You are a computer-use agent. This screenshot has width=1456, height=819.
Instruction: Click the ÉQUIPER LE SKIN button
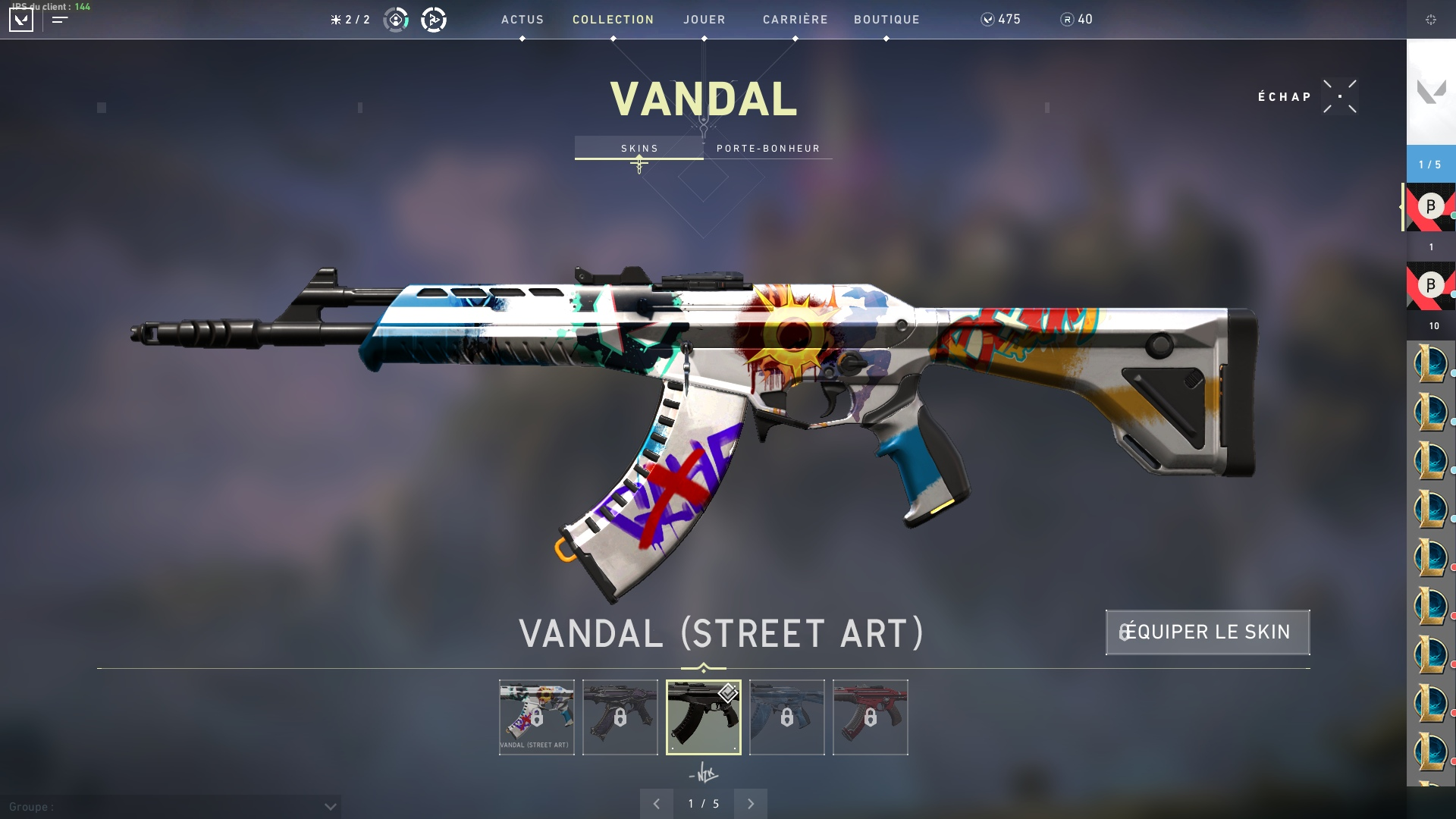tap(1207, 632)
